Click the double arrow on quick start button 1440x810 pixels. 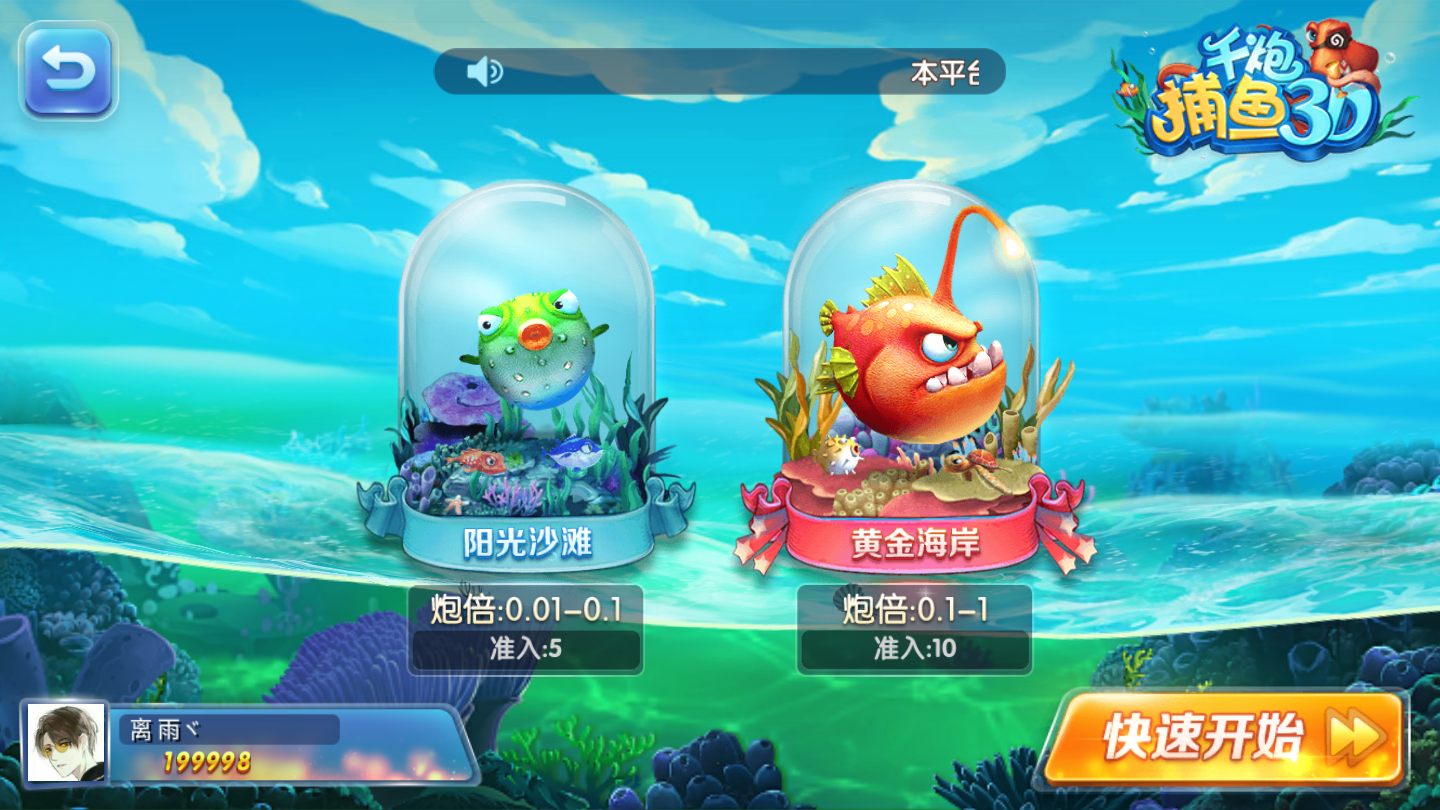[x=1355, y=739]
